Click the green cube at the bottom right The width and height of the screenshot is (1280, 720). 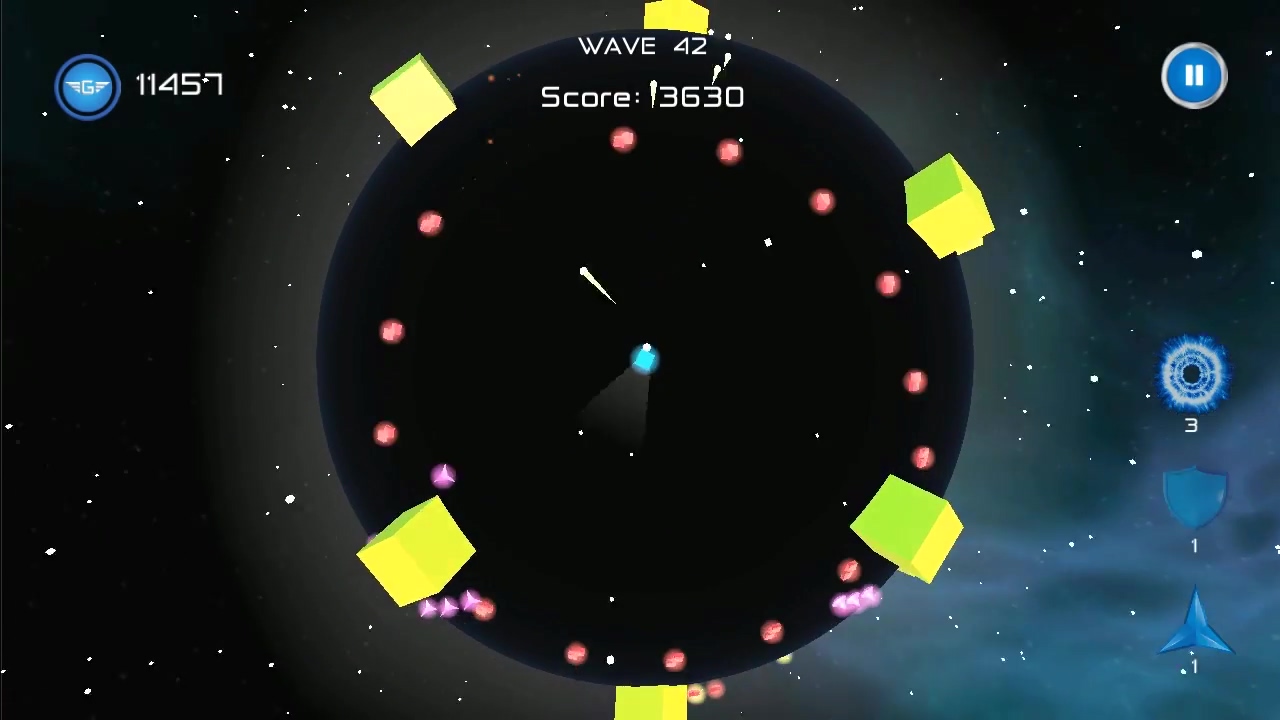click(908, 527)
